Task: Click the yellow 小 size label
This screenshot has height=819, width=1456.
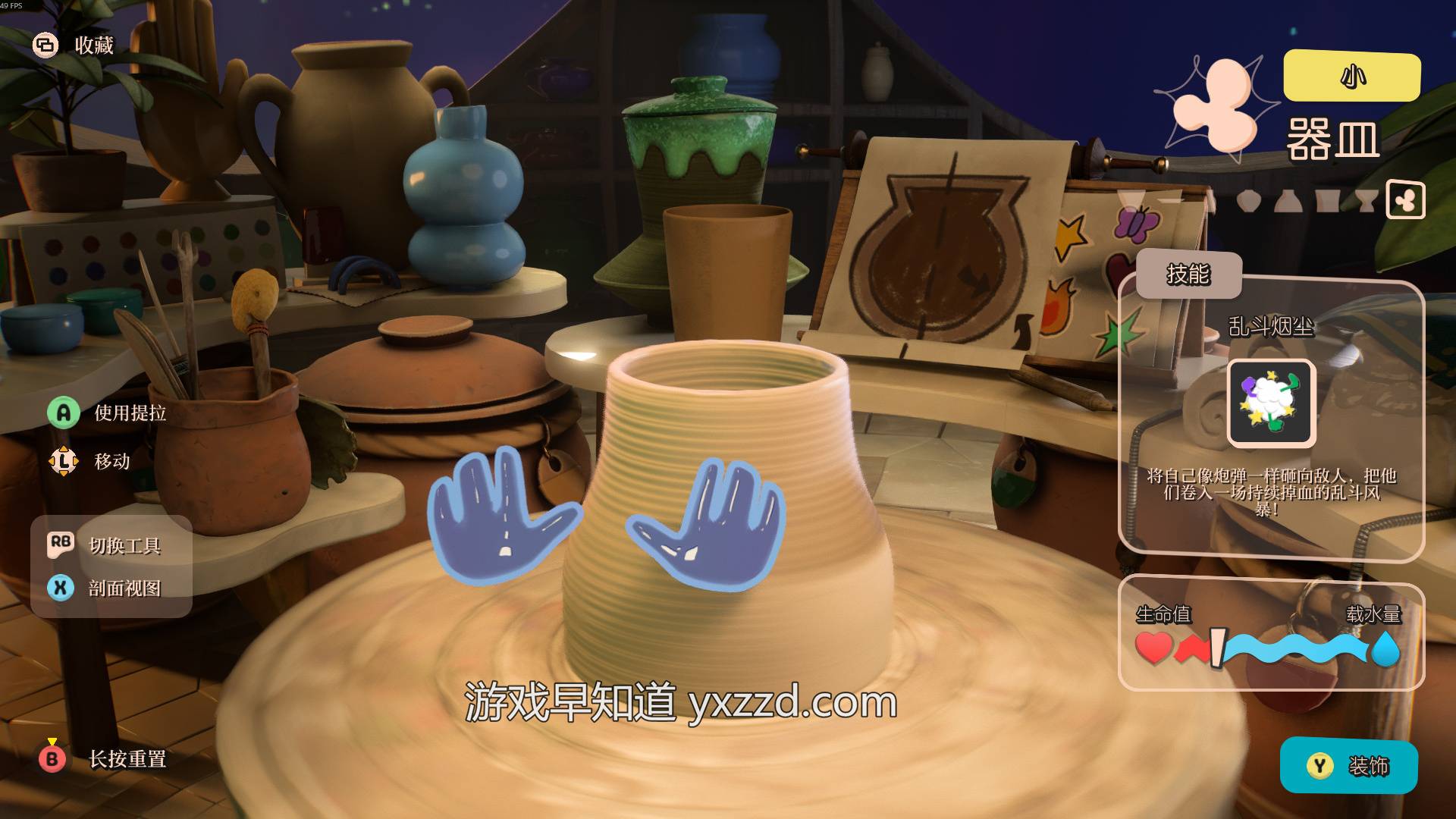Action: (x=1351, y=76)
